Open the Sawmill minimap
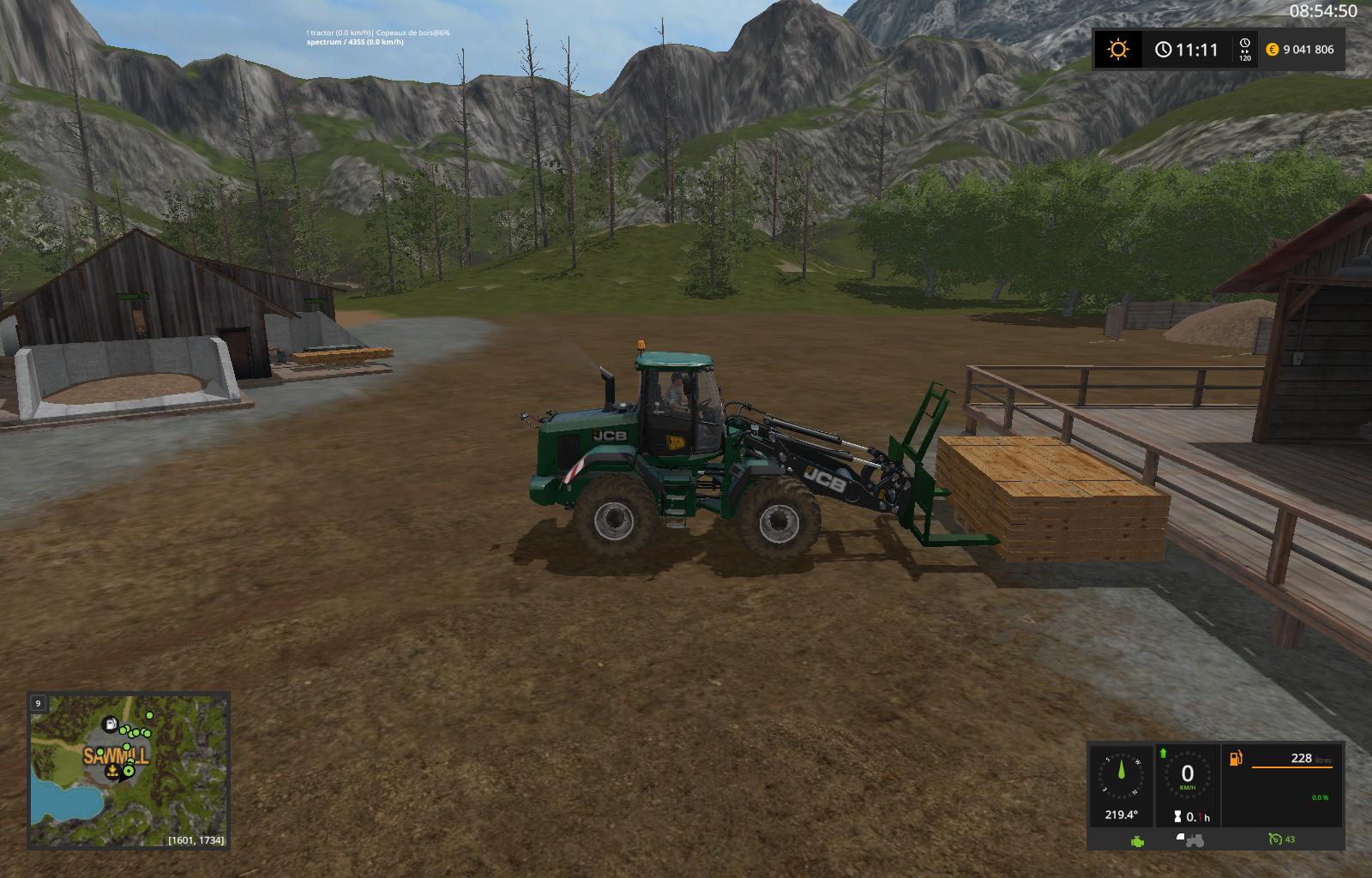This screenshot has height=878, width=1372. (129, 770)
